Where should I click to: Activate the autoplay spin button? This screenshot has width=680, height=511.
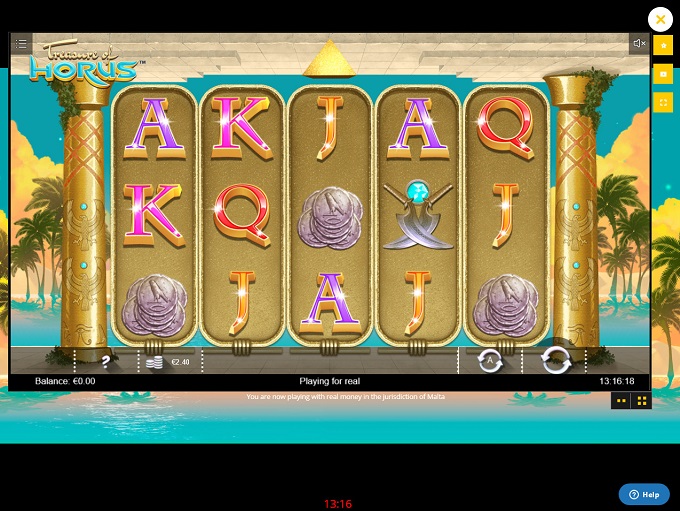tap(490, 361)
